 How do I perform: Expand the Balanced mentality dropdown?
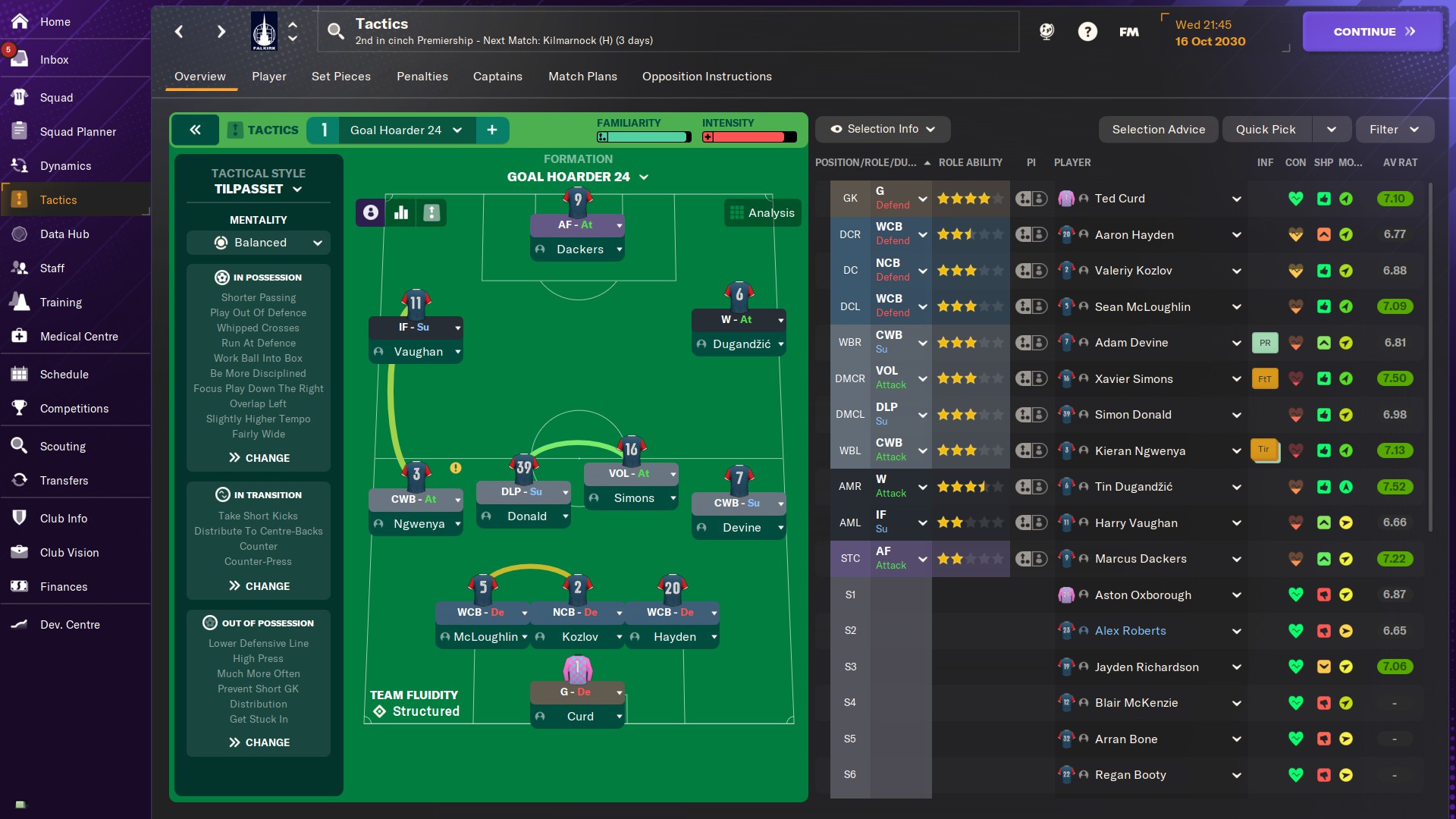coord(259,243)
